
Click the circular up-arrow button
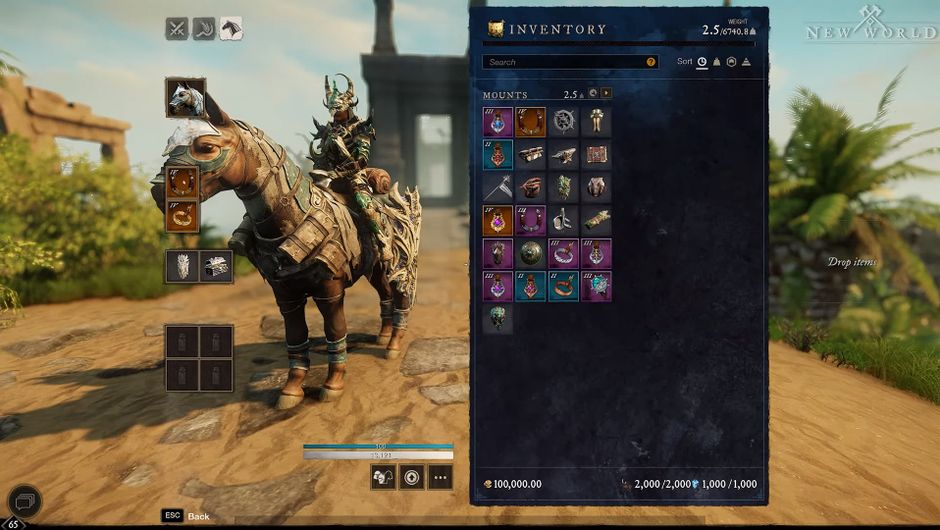click(x=411, y=477)
